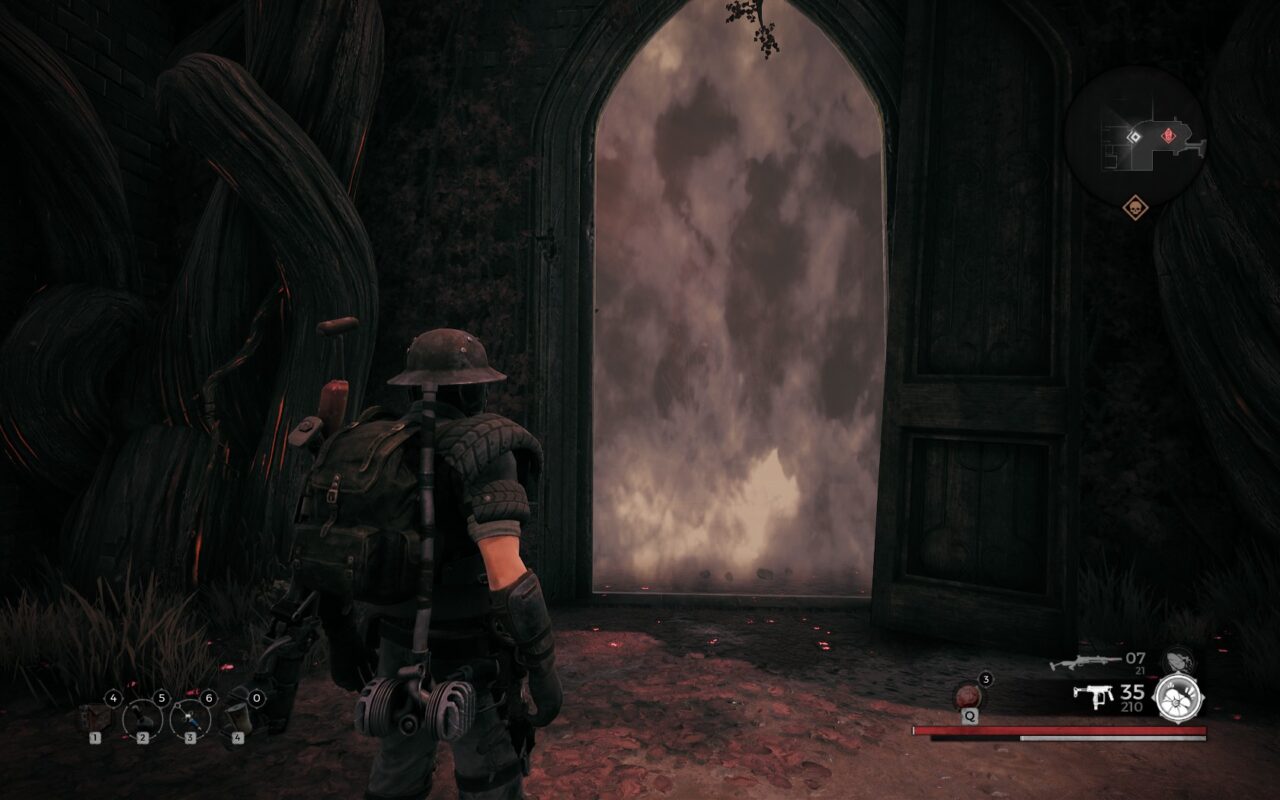1280x800 pixels.
Task: Use the blue-handled tool in quick slot 3
Action: [x=190, y=718]
